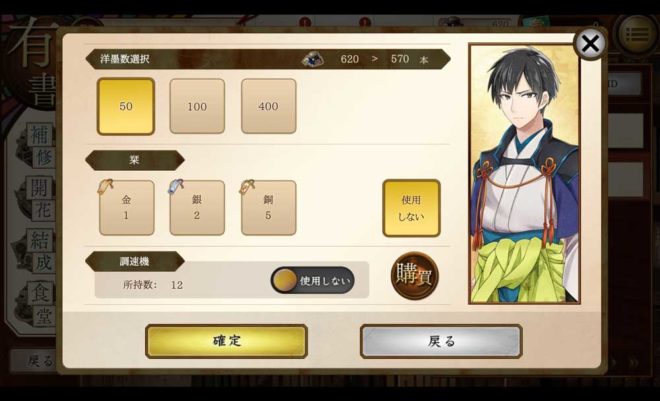660x401 pixels.
Task: Pick the 400 ink amount option
Action: click(268, 106)
